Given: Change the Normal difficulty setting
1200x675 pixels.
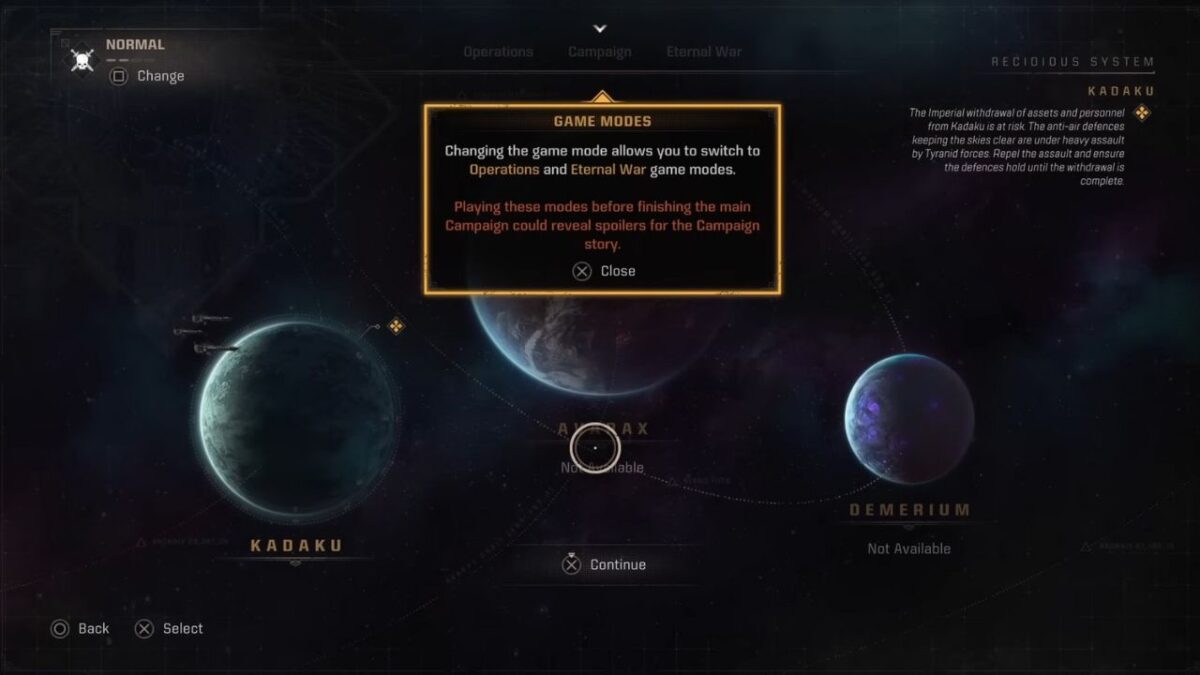Looking at the screenshot, I should 147,76.
